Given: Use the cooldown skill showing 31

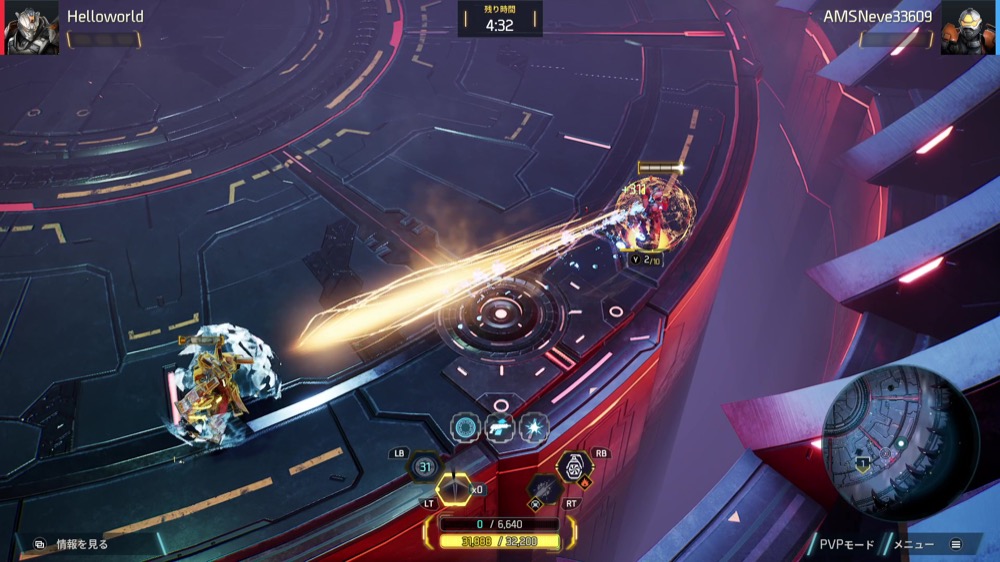Looking at the screenshot, I should 425,467.
